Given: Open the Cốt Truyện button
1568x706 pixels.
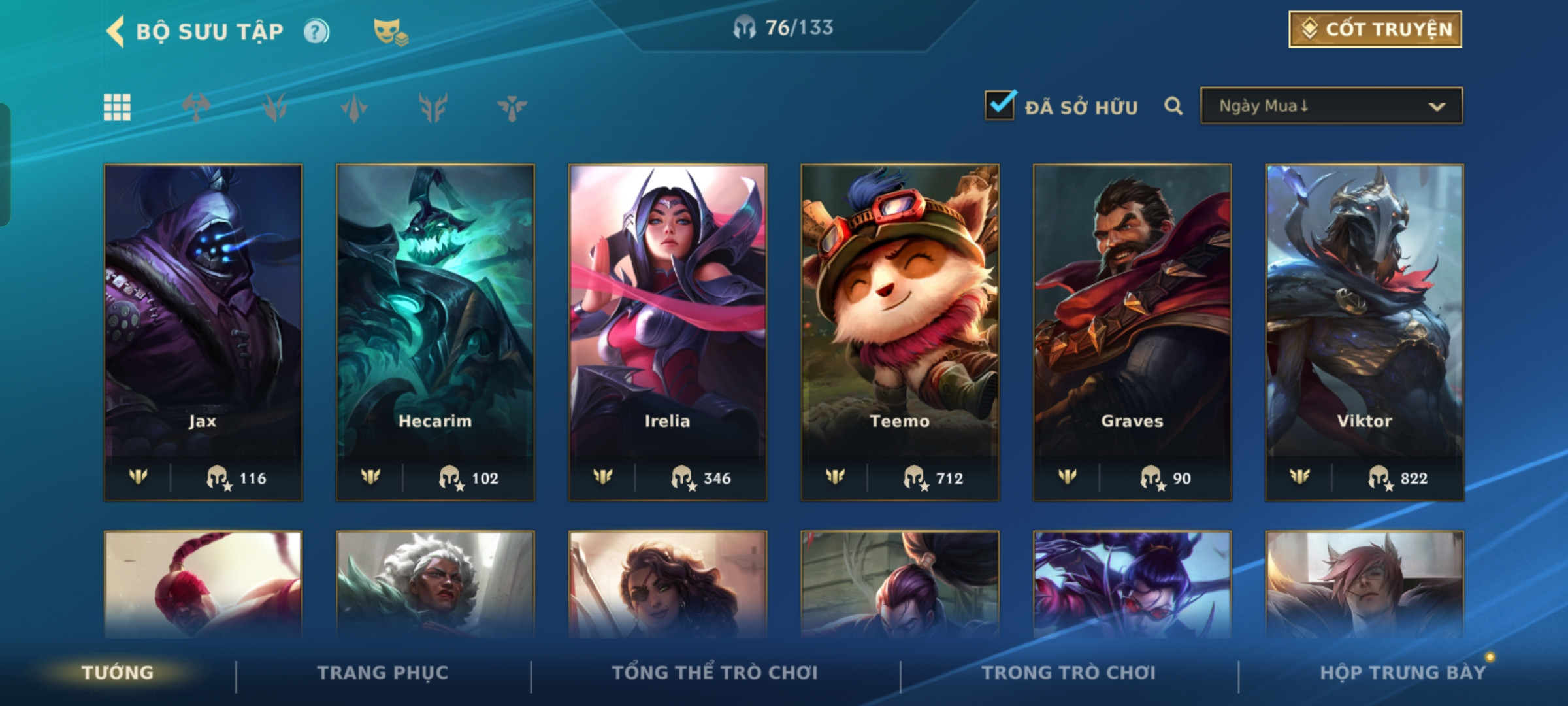Looking at the screenshot, I should (1375, 29).
